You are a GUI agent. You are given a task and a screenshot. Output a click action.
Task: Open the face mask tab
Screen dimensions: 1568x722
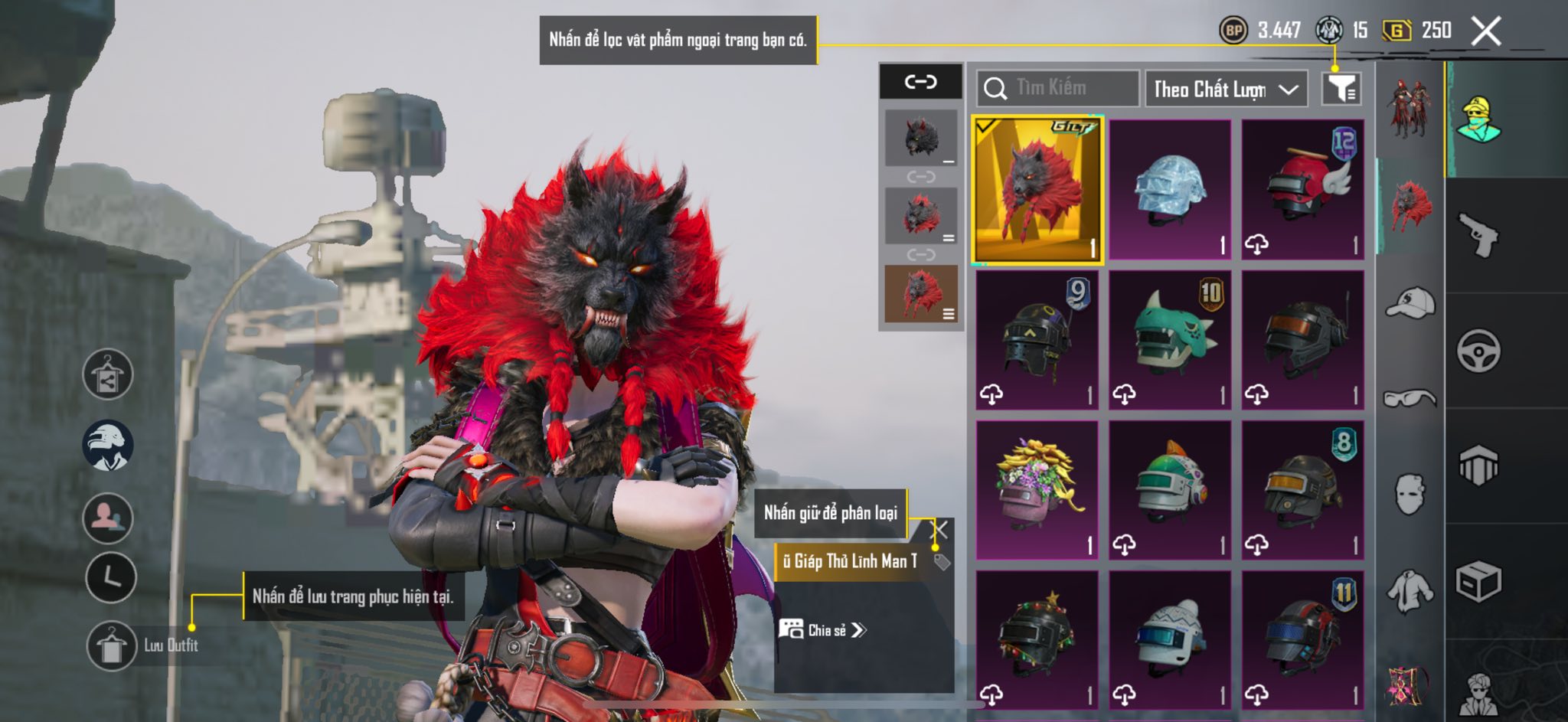point(1410,494)
